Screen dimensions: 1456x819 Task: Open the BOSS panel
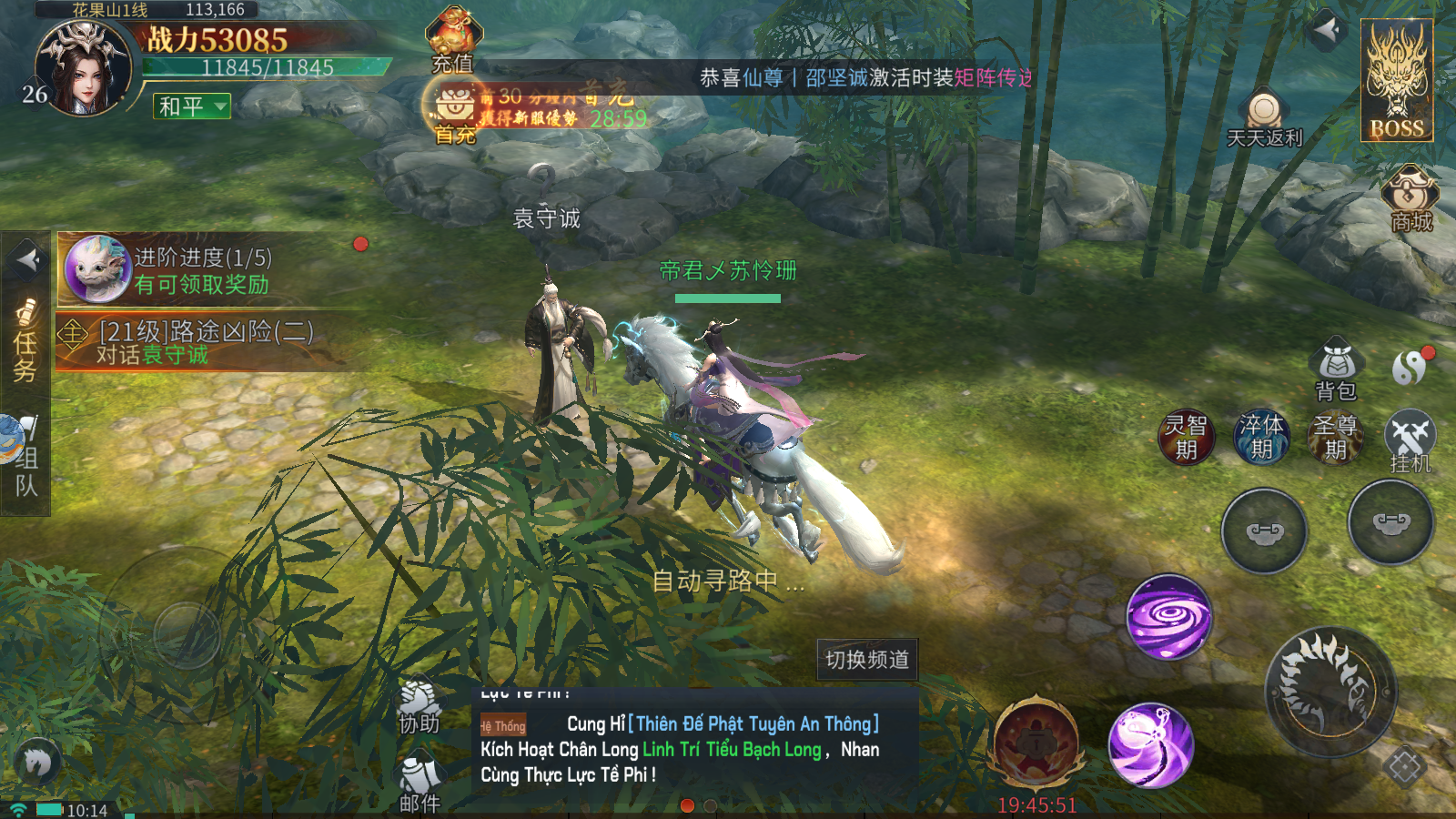pyautogui.click(x=1397, y=80)
